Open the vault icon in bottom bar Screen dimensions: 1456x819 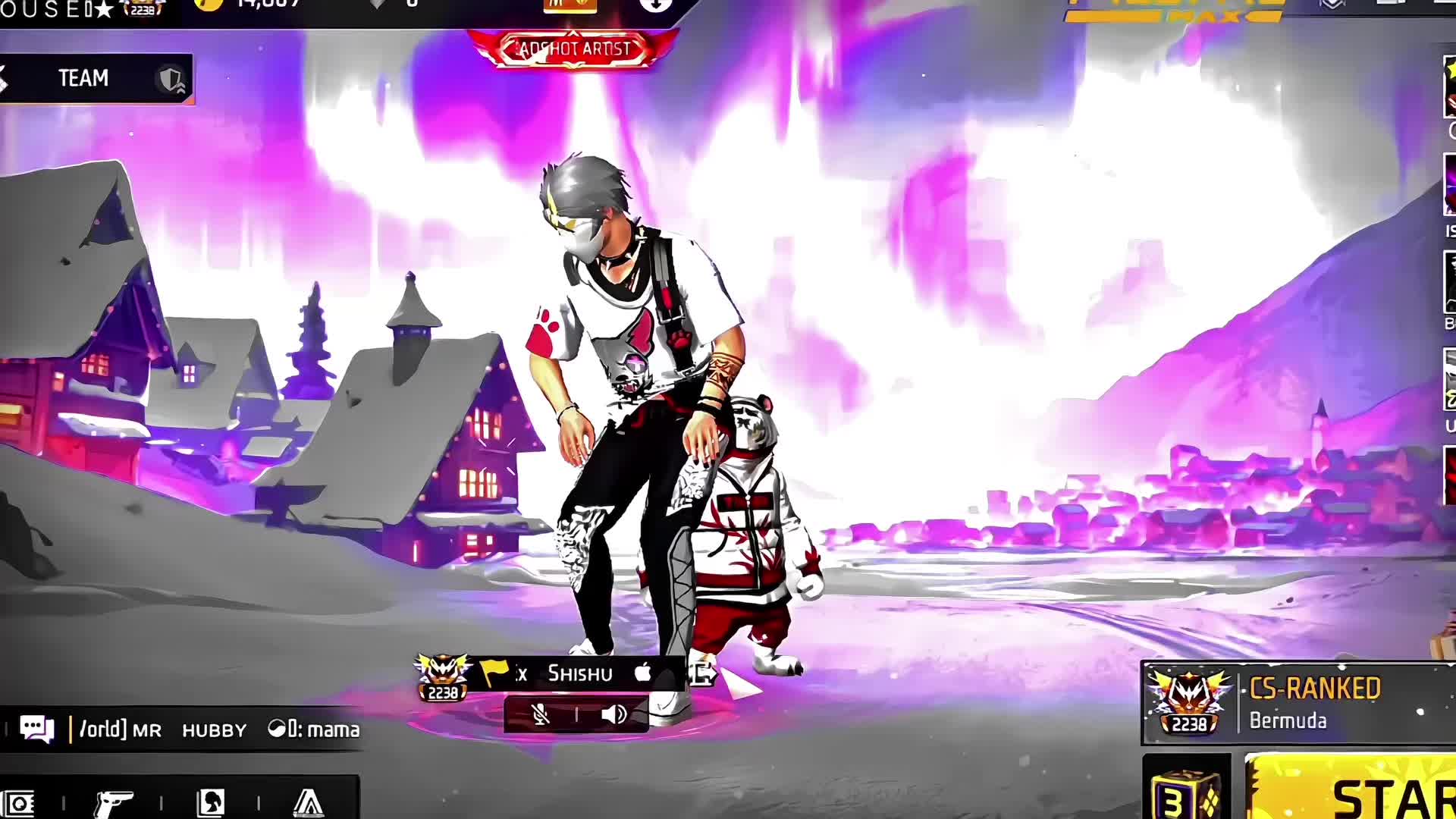pyautogui.click(x=19, y=802)
